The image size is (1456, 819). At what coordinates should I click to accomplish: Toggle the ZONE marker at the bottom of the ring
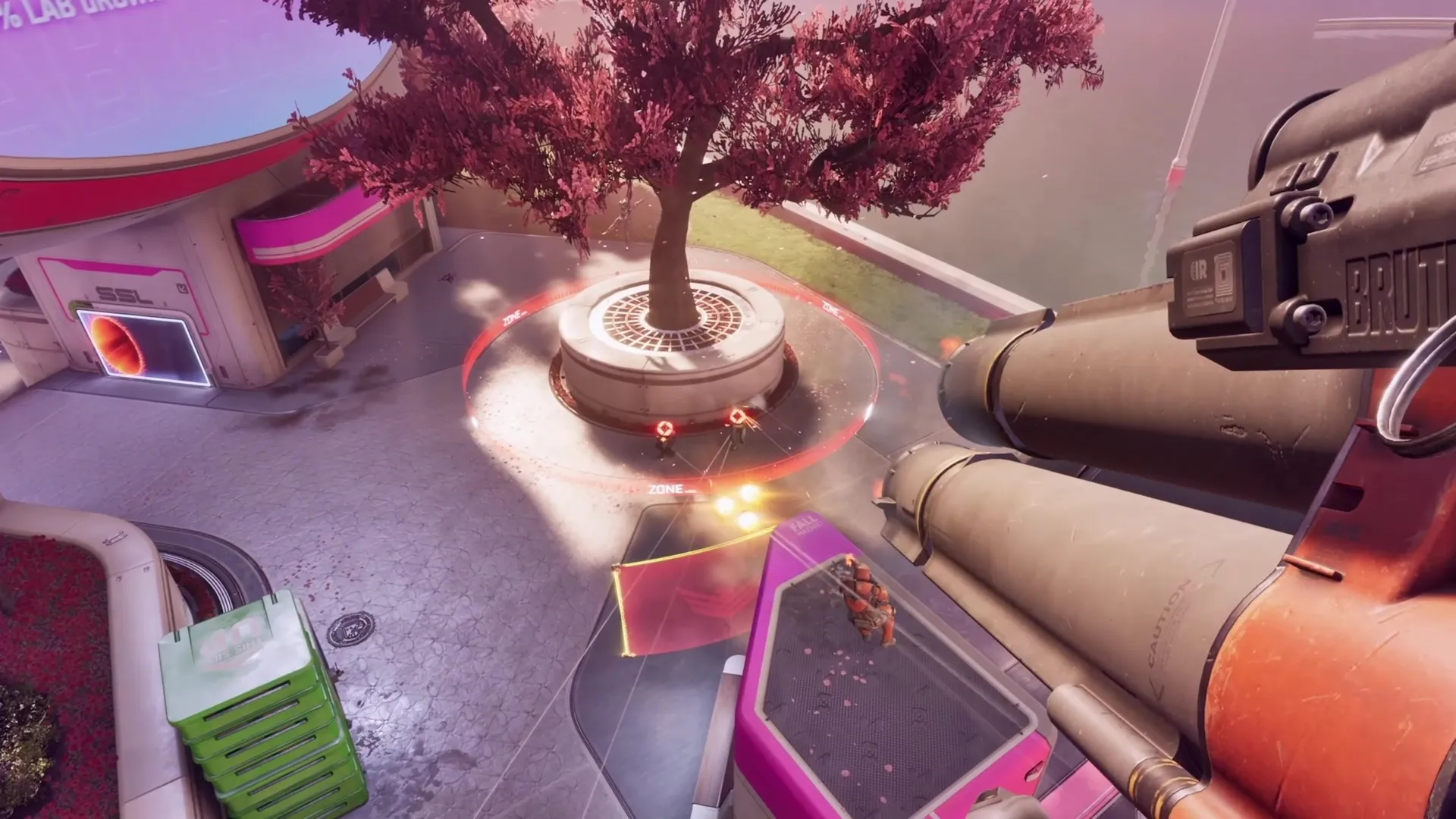click(x=667, y=488)
